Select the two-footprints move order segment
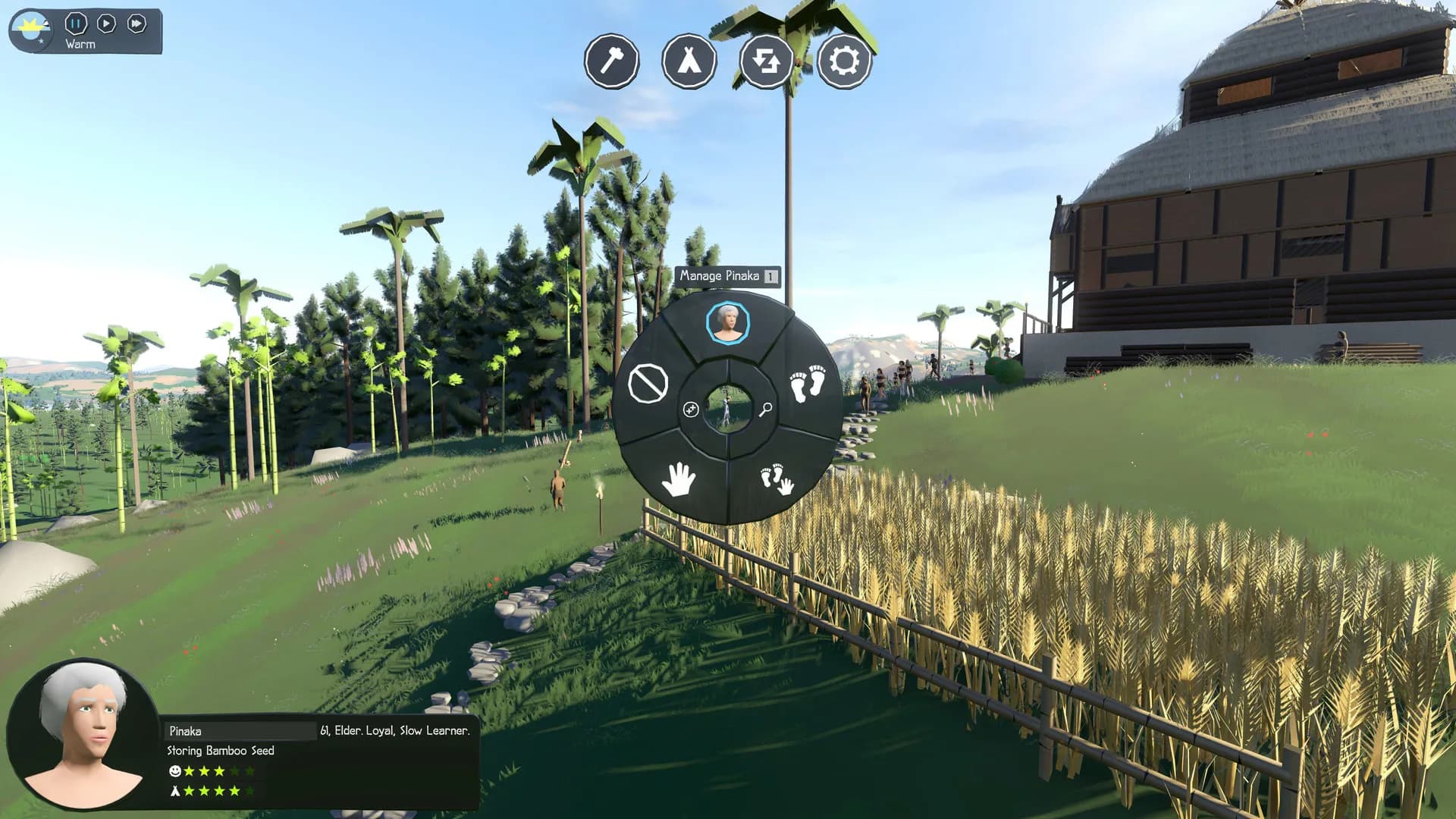This screenshot has height=819, width=1456. click(x=807, y=383)
